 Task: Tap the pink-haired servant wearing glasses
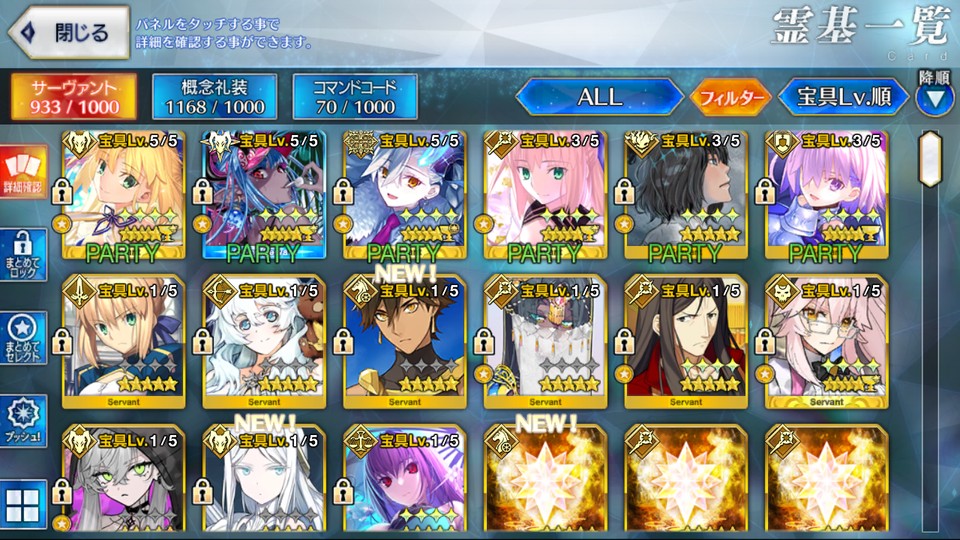(x=826, y=340)
